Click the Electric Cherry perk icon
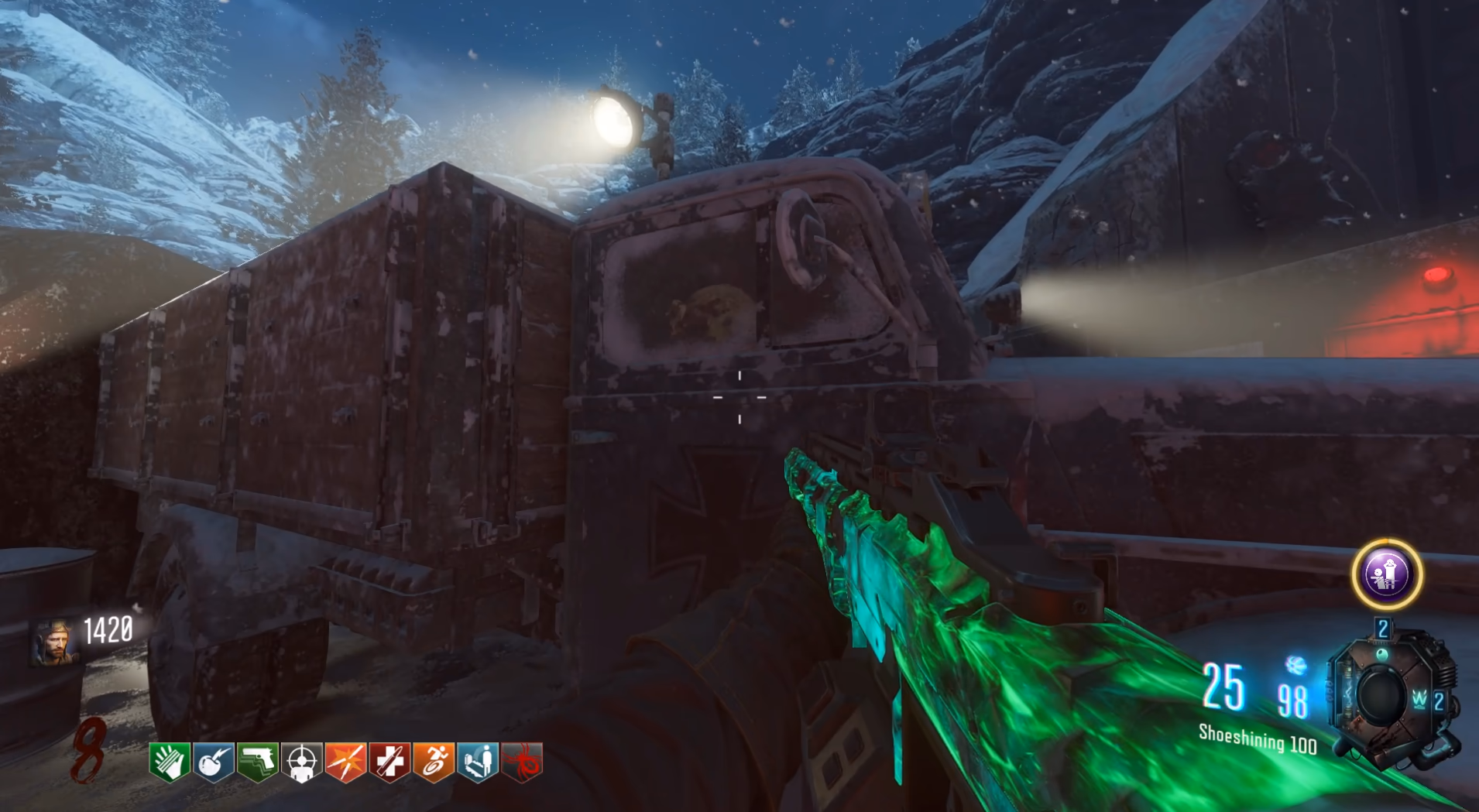Screen dimensions: 1479x812 pyautogui.click(x=214, y=761)
